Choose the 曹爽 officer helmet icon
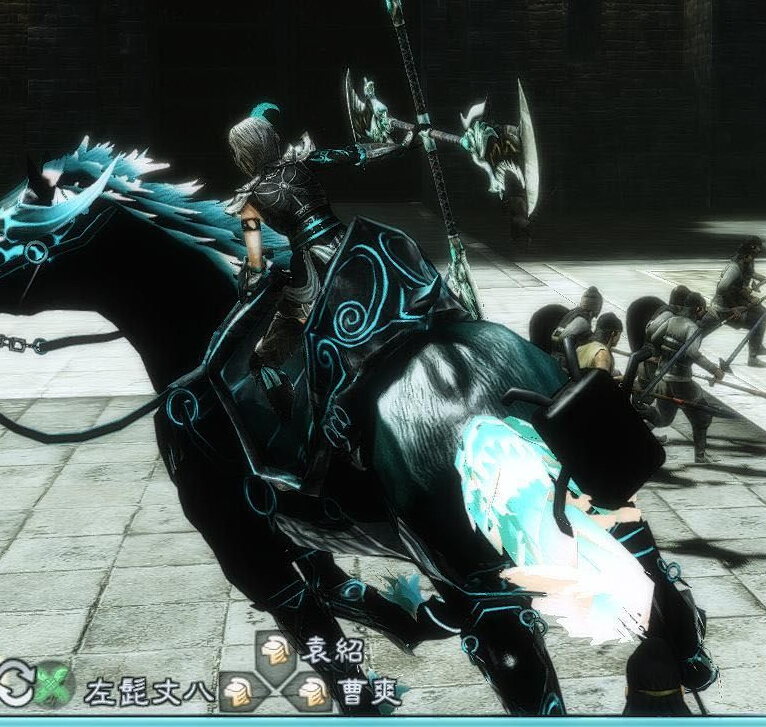Viewport: 766px width, 727px height. click(x=312, y=688)
